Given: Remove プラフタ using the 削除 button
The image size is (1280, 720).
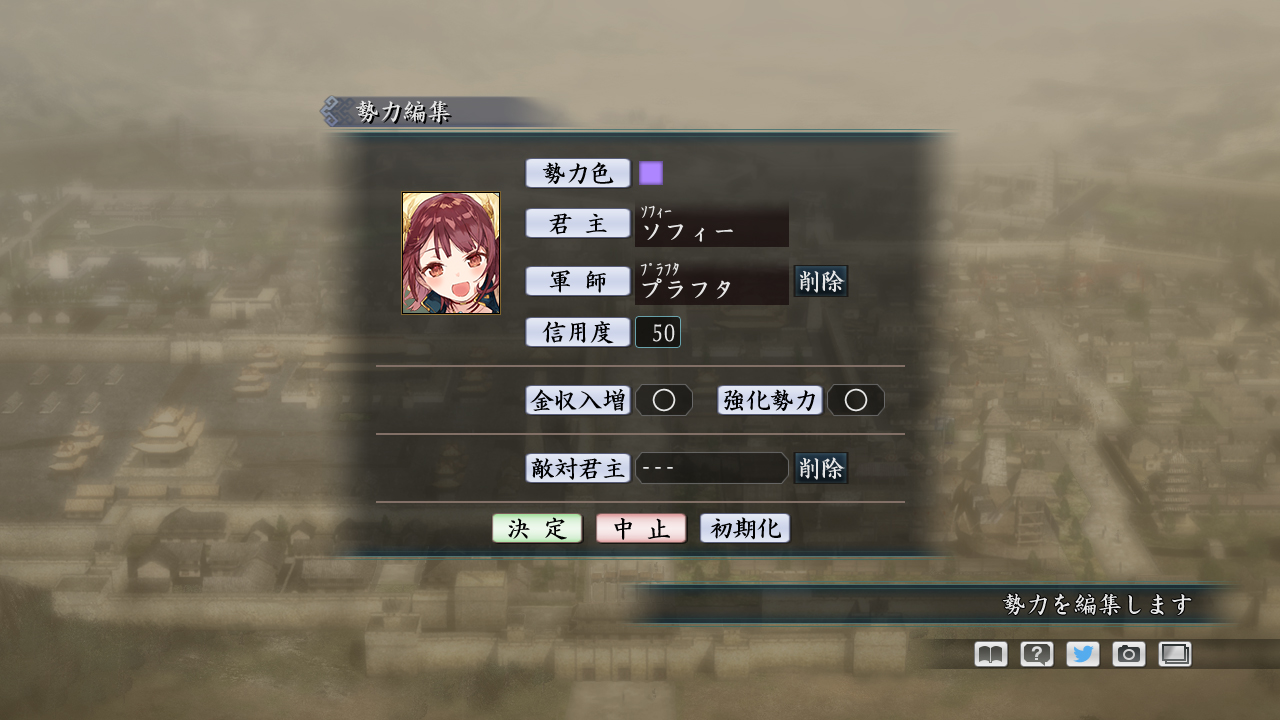Looking at the screenshot, I should (x=821, y=282).
